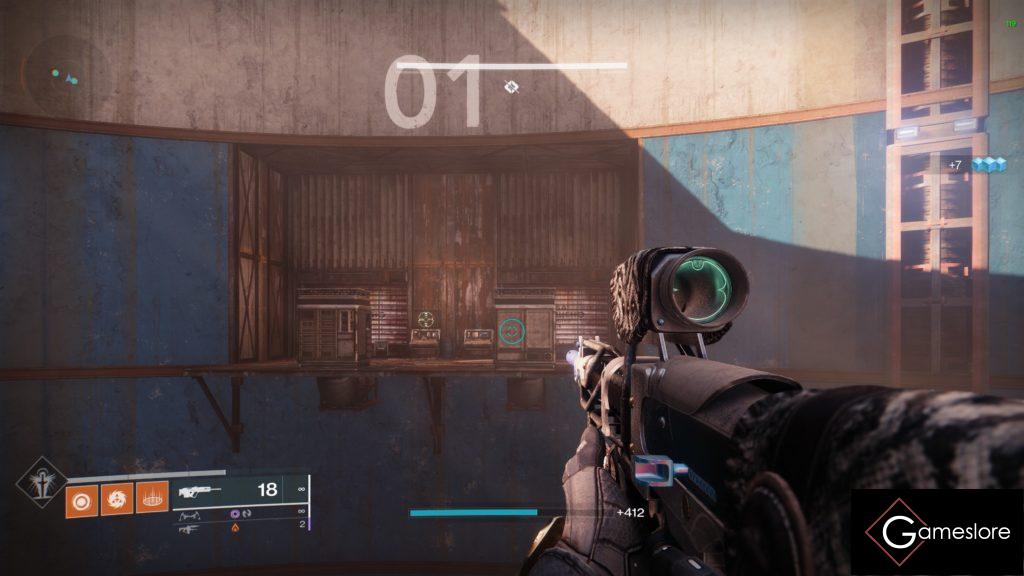
Task: Click the Gameslore watermark logo
Action: pos(937,532)
